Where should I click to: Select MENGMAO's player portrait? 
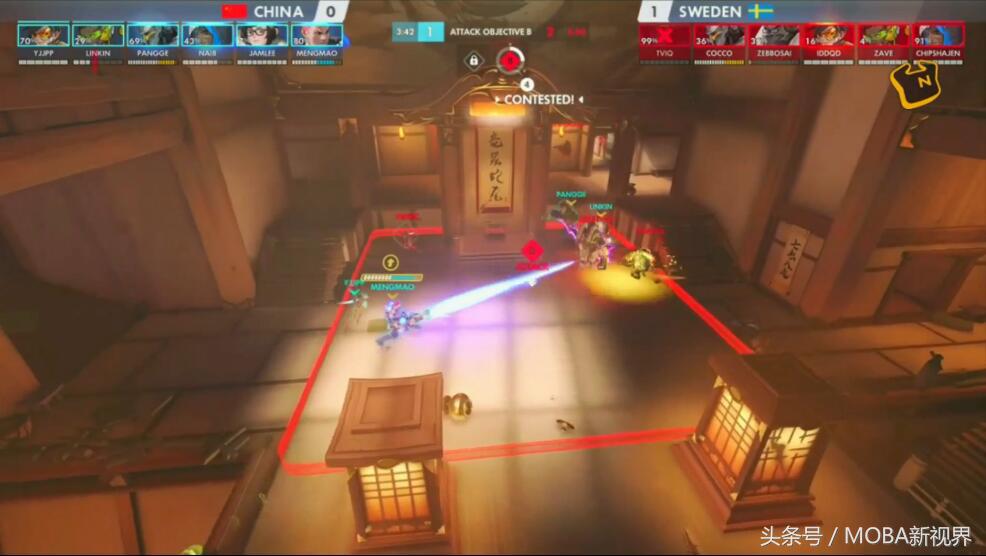click(x=317, y=36)
